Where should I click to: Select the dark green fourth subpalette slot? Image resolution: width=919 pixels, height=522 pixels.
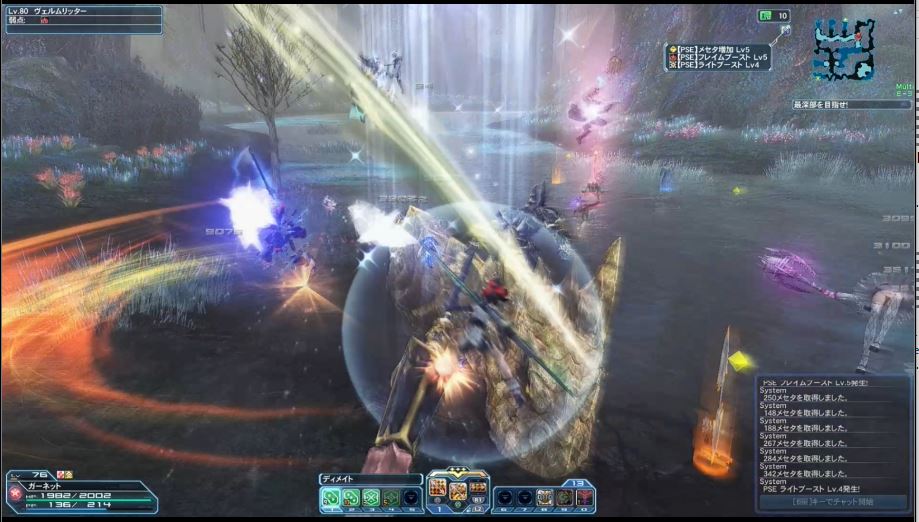tap(391, 496)
